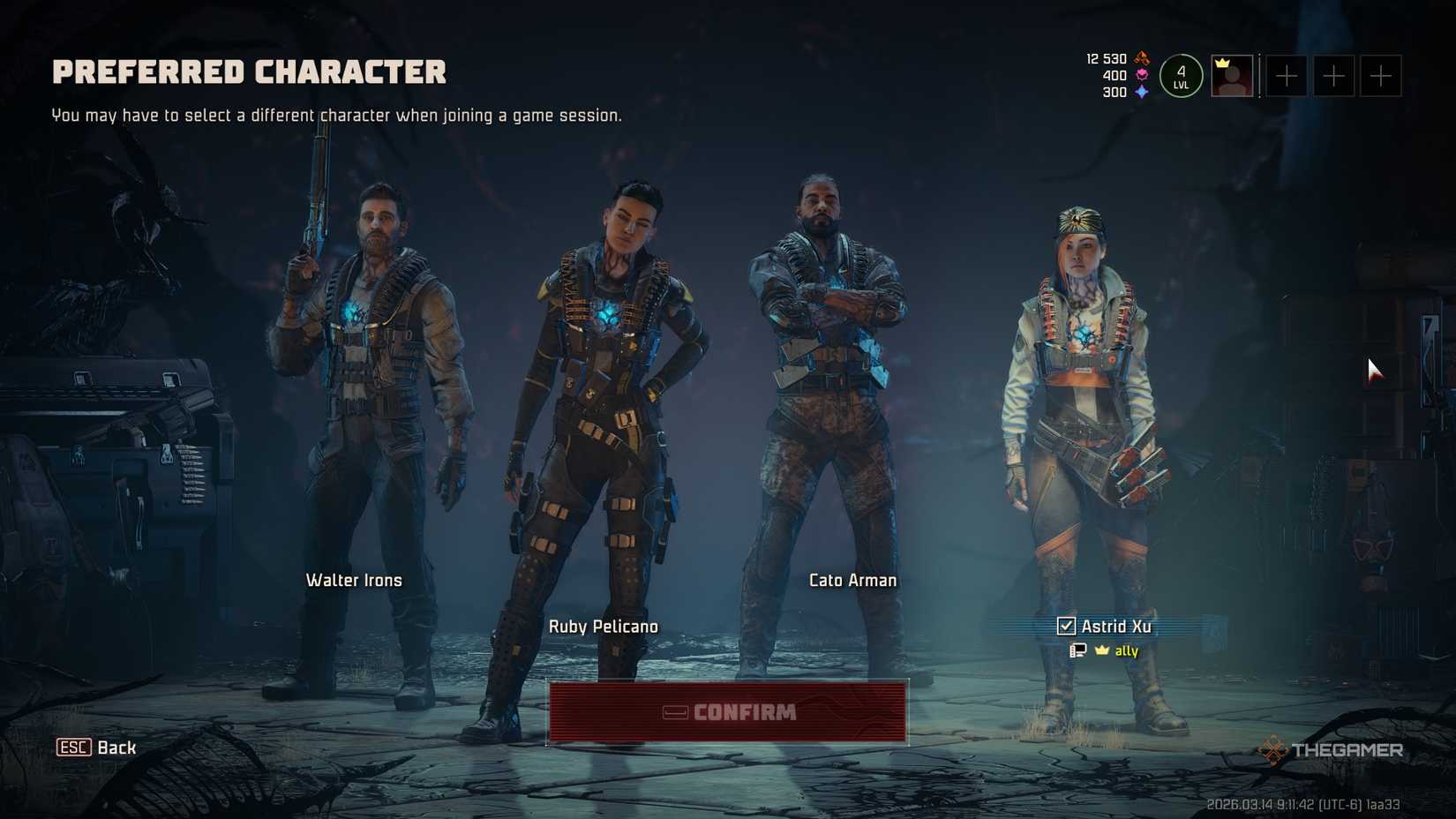Open the player portrait panel

pyautogui.click(x=1234, y=76)
